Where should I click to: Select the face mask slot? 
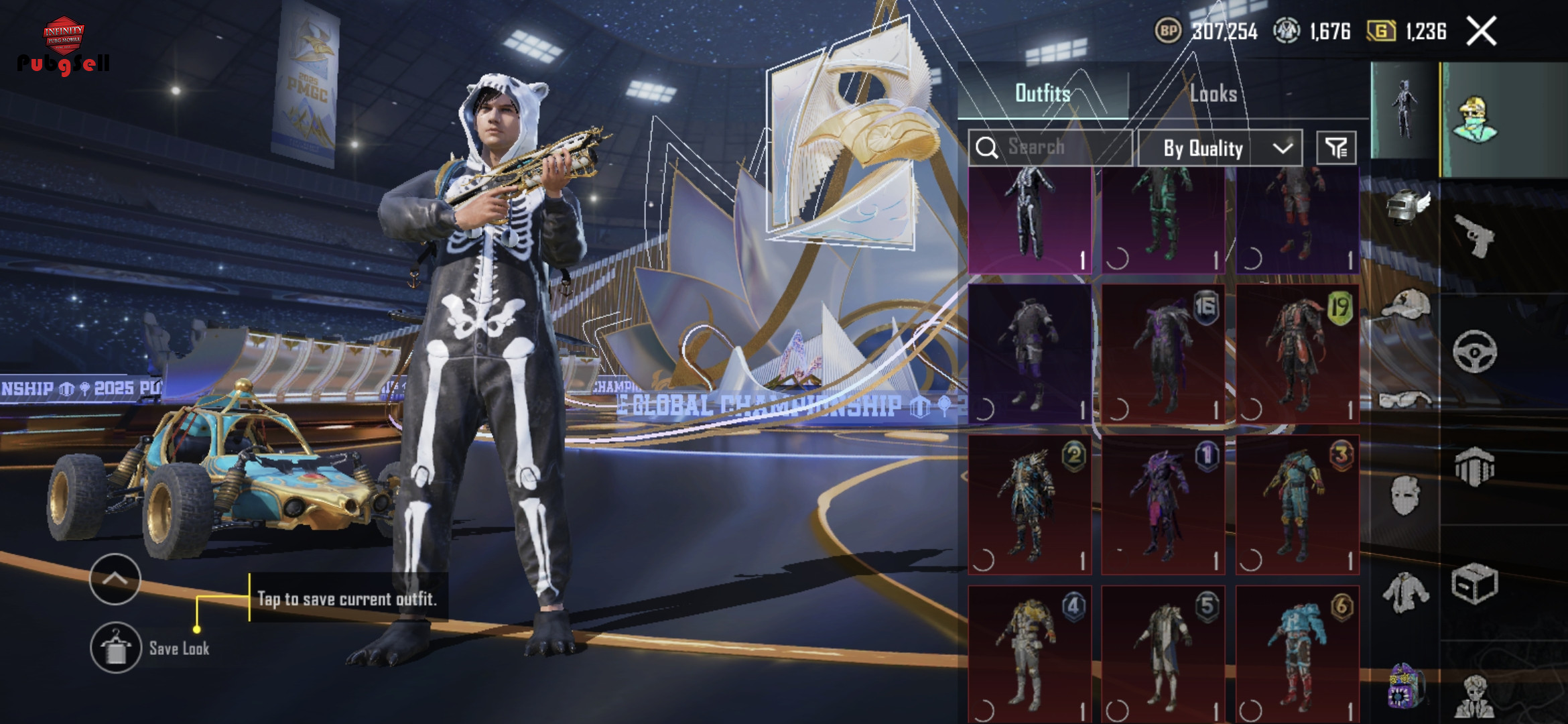(x=1406, y=496)
